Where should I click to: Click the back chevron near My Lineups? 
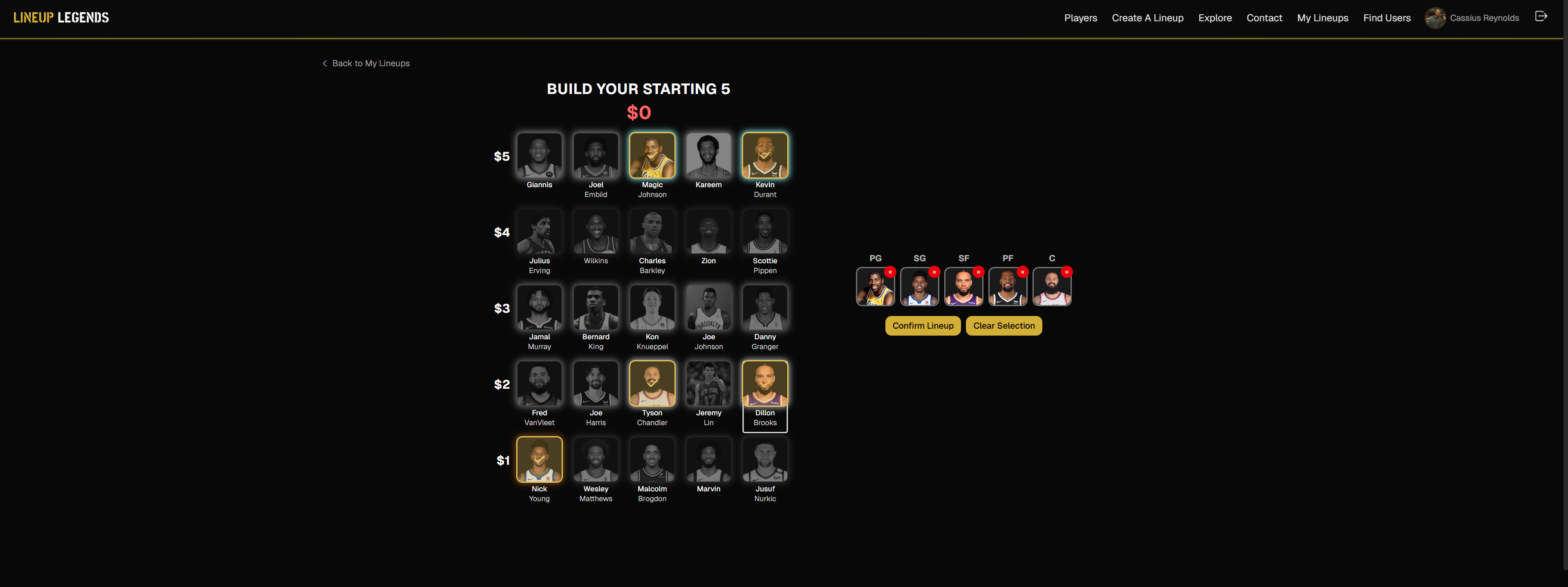coord(325,63)
